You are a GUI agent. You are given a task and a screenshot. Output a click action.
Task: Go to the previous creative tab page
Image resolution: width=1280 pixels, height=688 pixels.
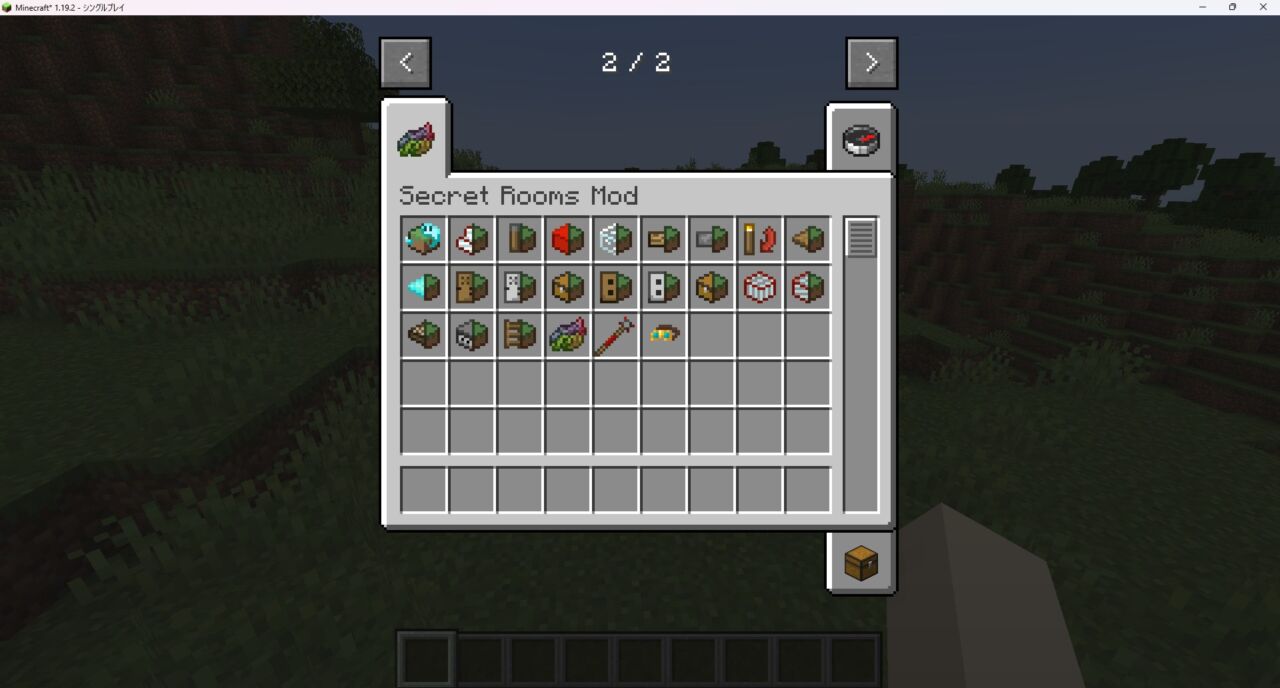point(405,63)
